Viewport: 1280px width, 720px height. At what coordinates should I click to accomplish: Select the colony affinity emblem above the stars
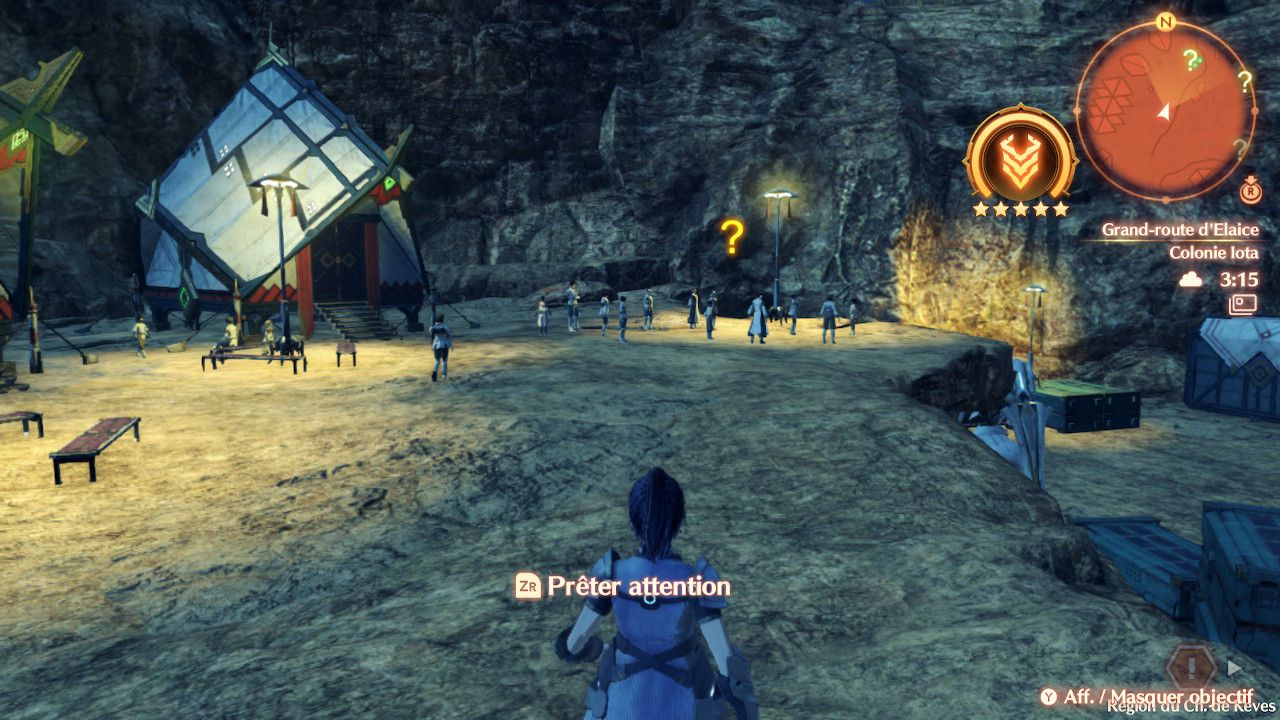click(1019, 155)
